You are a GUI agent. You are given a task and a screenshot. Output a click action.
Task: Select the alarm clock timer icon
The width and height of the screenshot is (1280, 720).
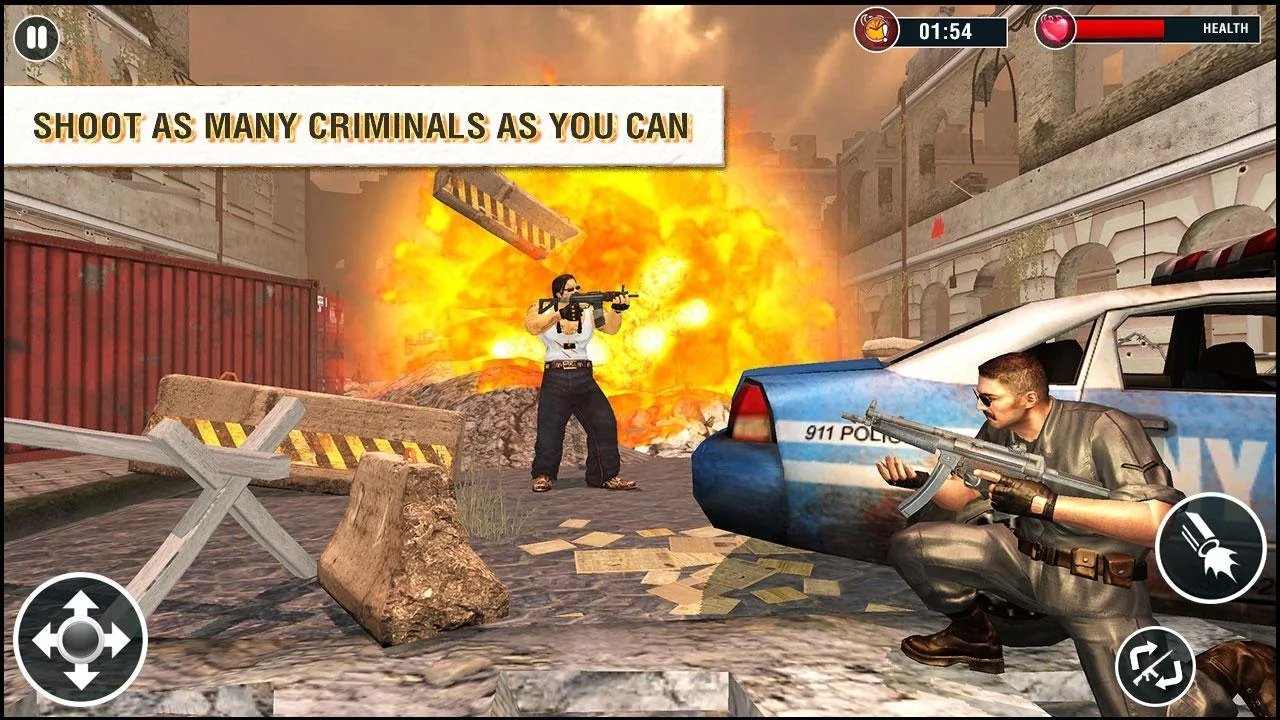878,30
